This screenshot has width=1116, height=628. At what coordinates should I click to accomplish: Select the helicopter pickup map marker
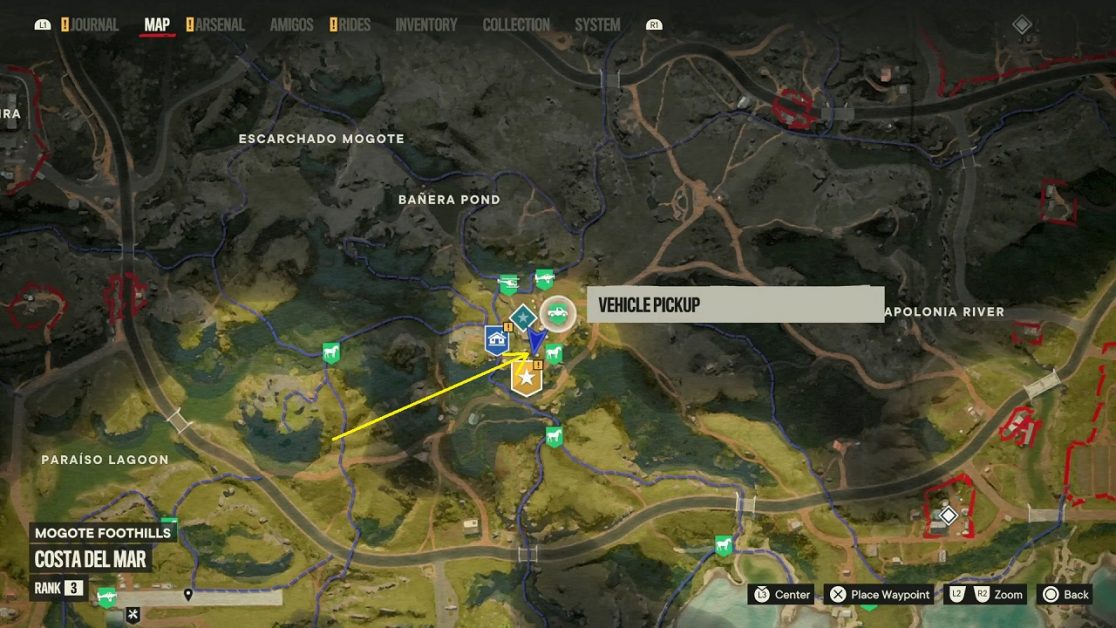(508, 286)
